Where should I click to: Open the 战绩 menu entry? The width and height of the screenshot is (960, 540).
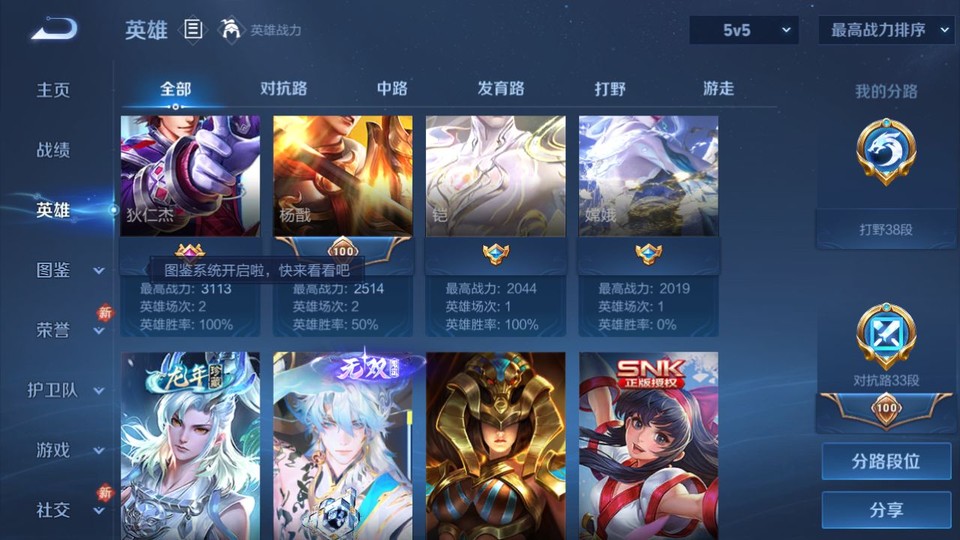pos(54,150)
